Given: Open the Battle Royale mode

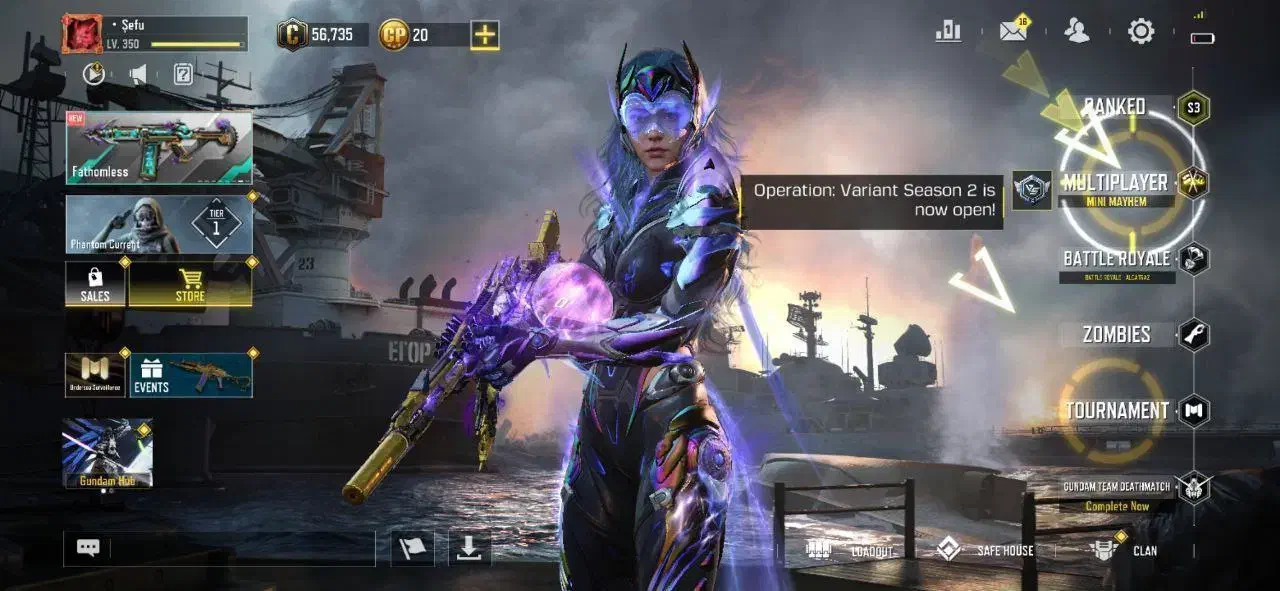Looking at the screenshot, I should pos(1116,260).
